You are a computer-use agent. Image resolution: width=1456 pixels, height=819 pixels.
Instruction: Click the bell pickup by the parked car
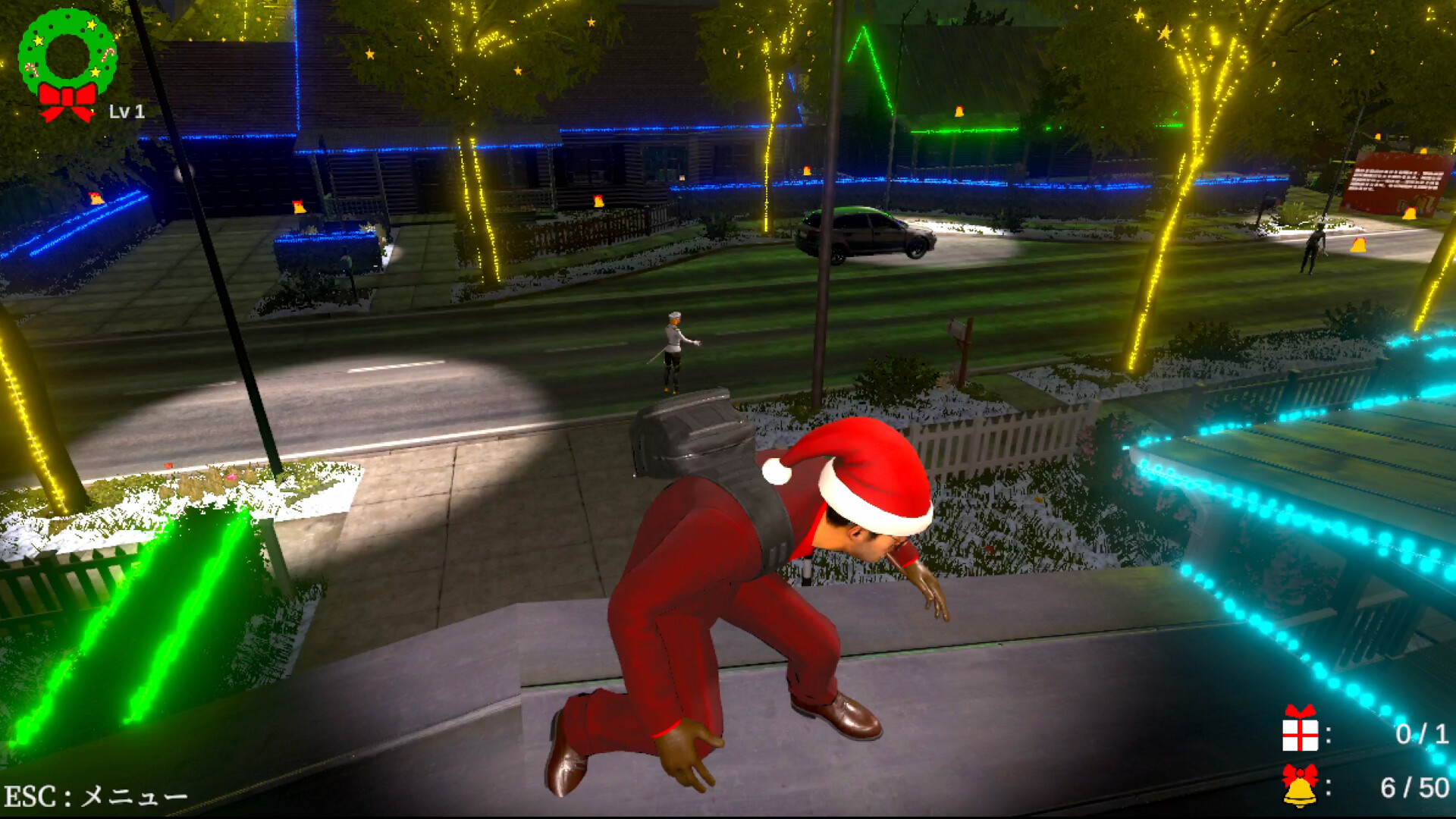tap(806, 170)
